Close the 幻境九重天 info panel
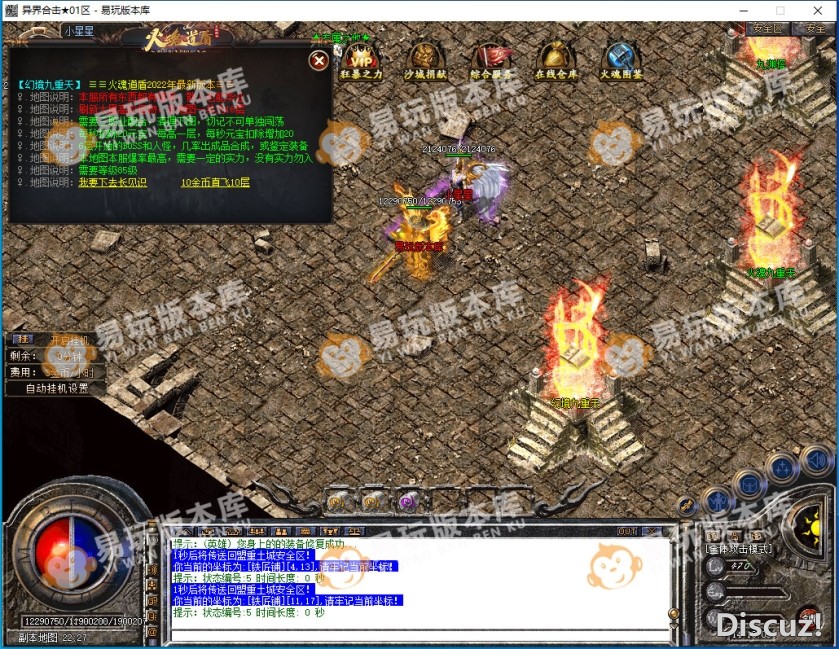Image resolution: width=839 pixels, height=649 pixels. (x=319, y=61)
